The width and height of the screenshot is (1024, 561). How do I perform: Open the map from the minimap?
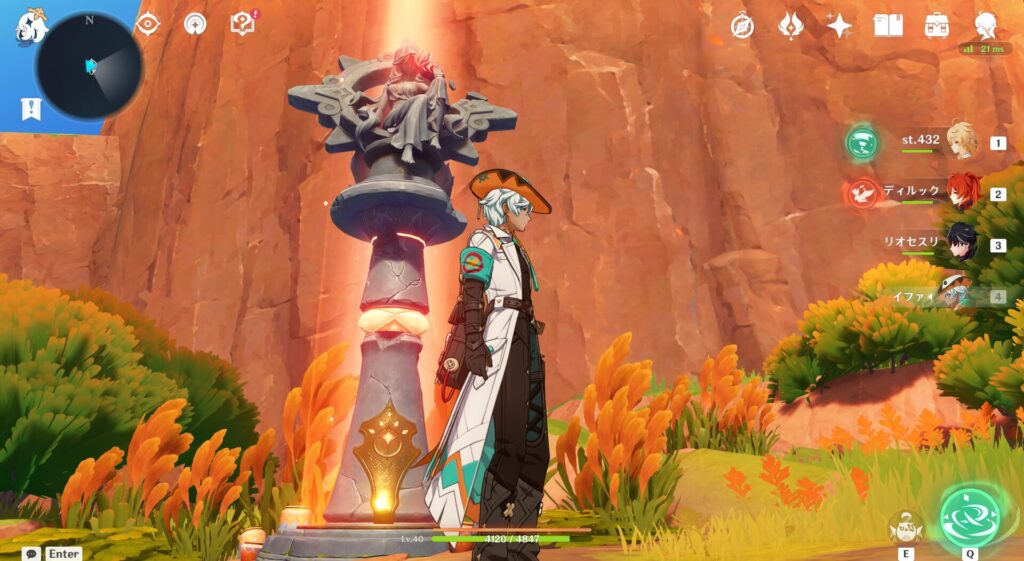[89, 66]
